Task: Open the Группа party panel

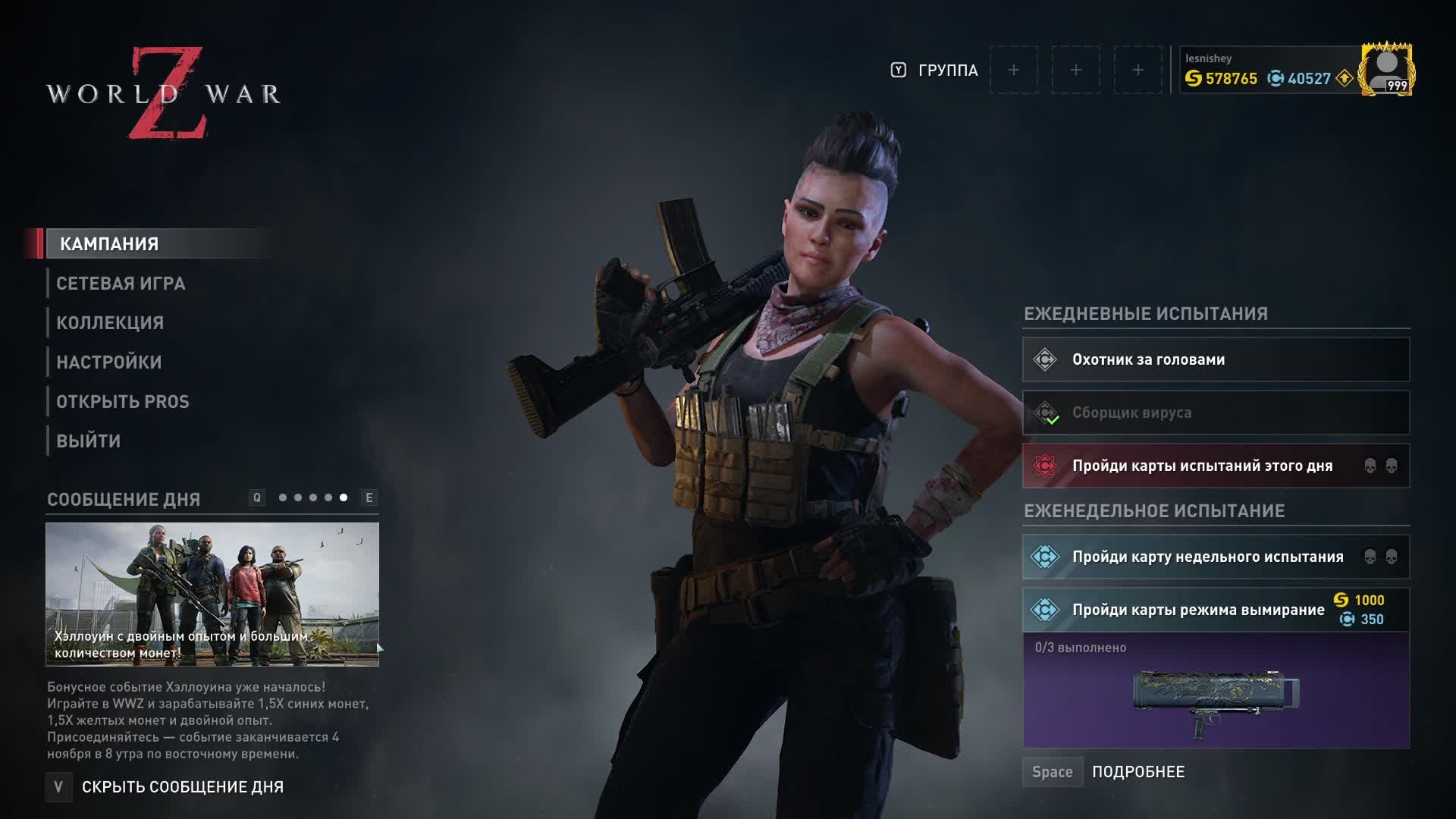Action: click(x=947, y=71)
